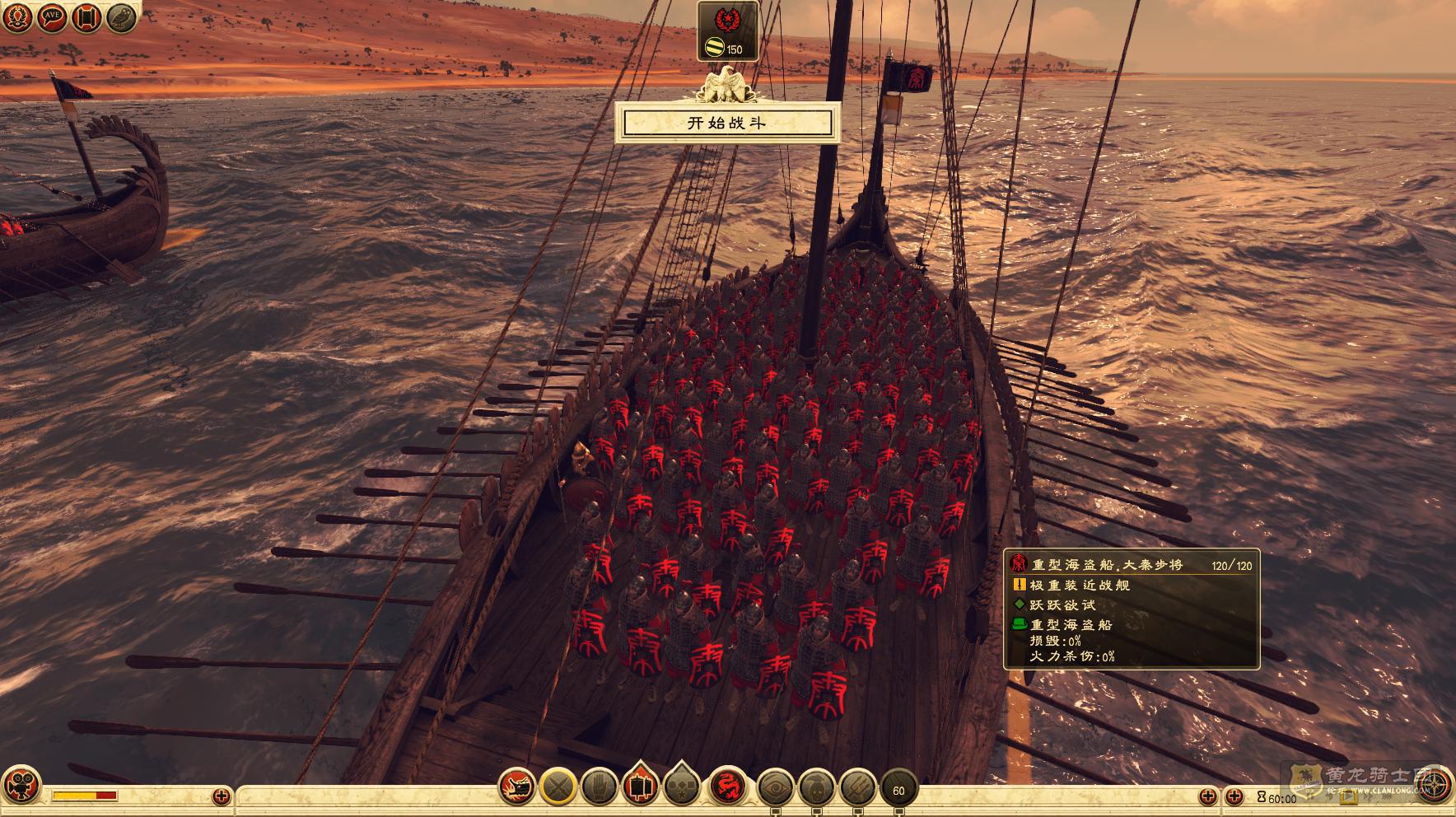Open the red scroll icon in top bar
Image resolution: width=1456 pixels, height=817 pixels.
87,18
